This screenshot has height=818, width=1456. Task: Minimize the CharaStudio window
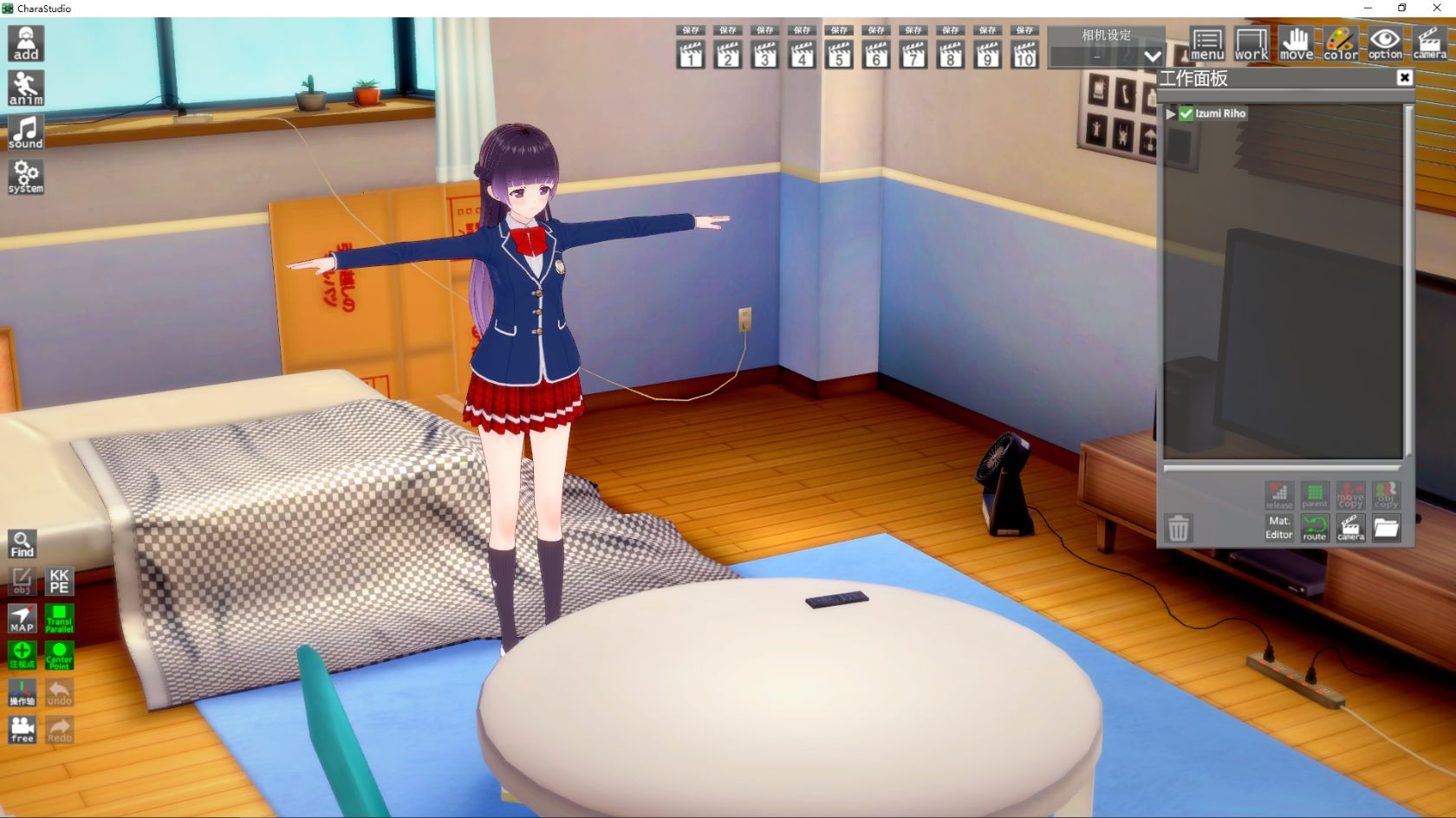pyautogui.click(x=1368, y=8)
